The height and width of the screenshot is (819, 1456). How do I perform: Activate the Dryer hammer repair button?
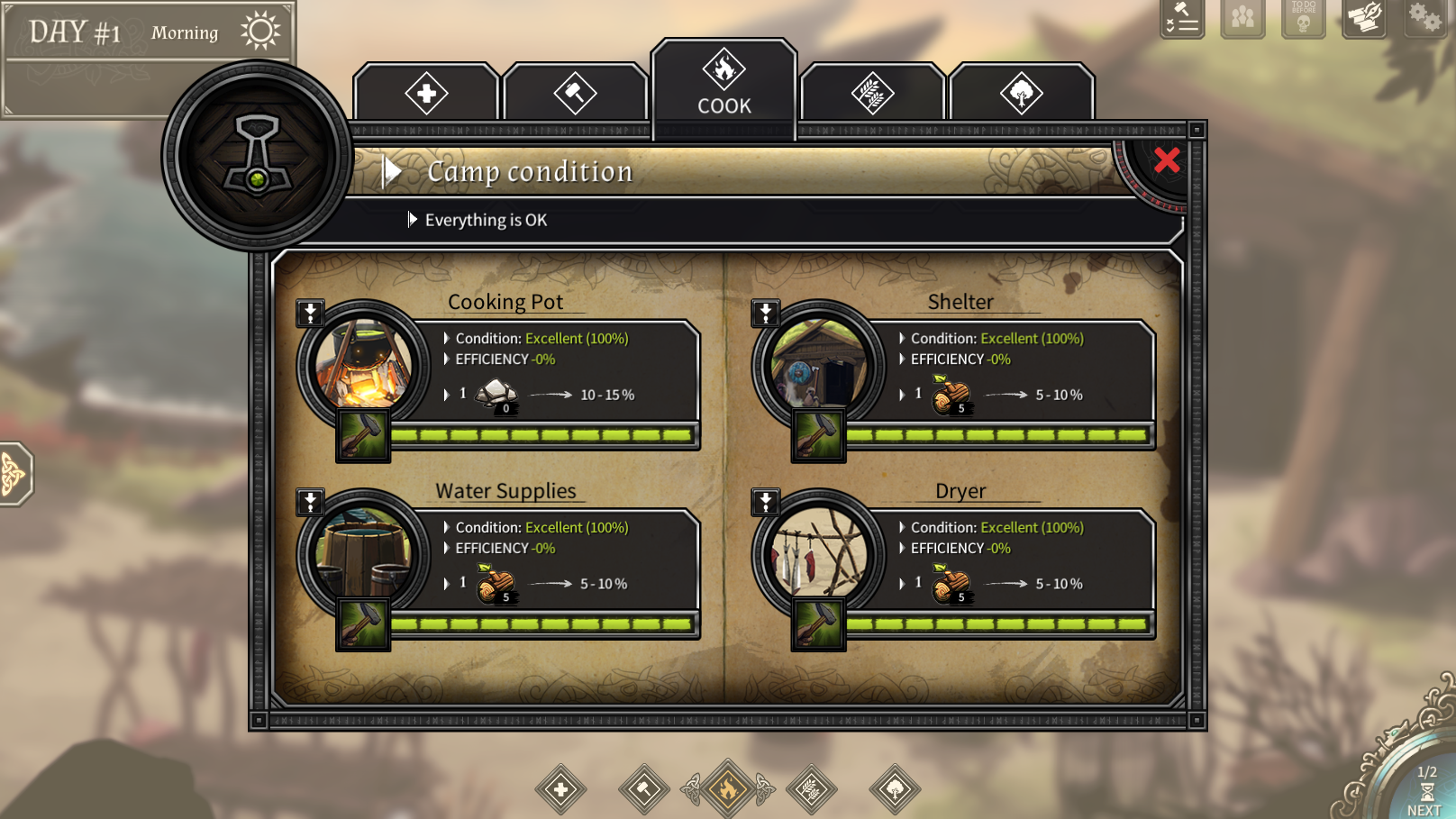click(x=818, y=623)
